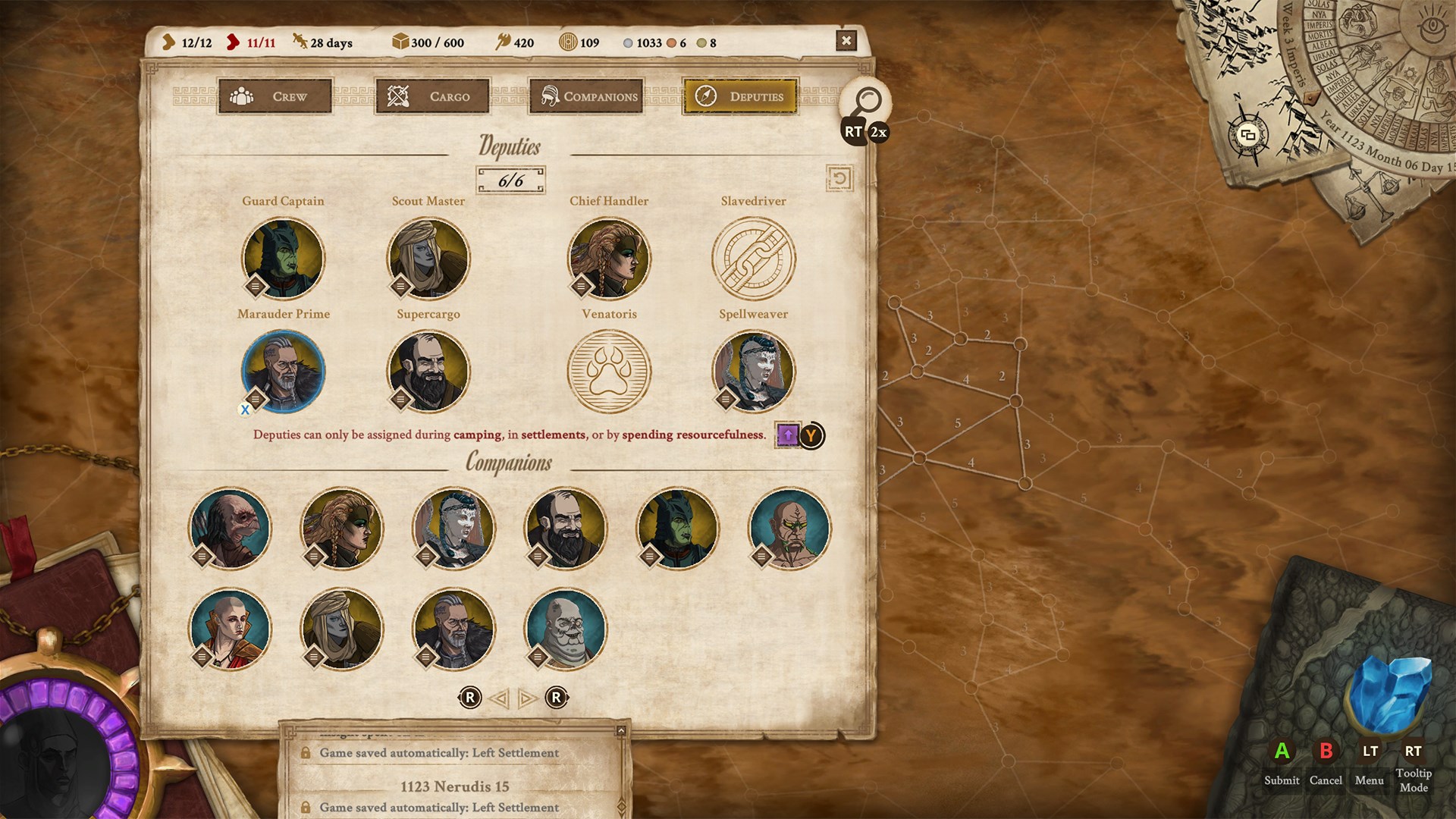1456x819 pixels.
Task: Choose the Scout Master deputy portrait
Action: 428,259
